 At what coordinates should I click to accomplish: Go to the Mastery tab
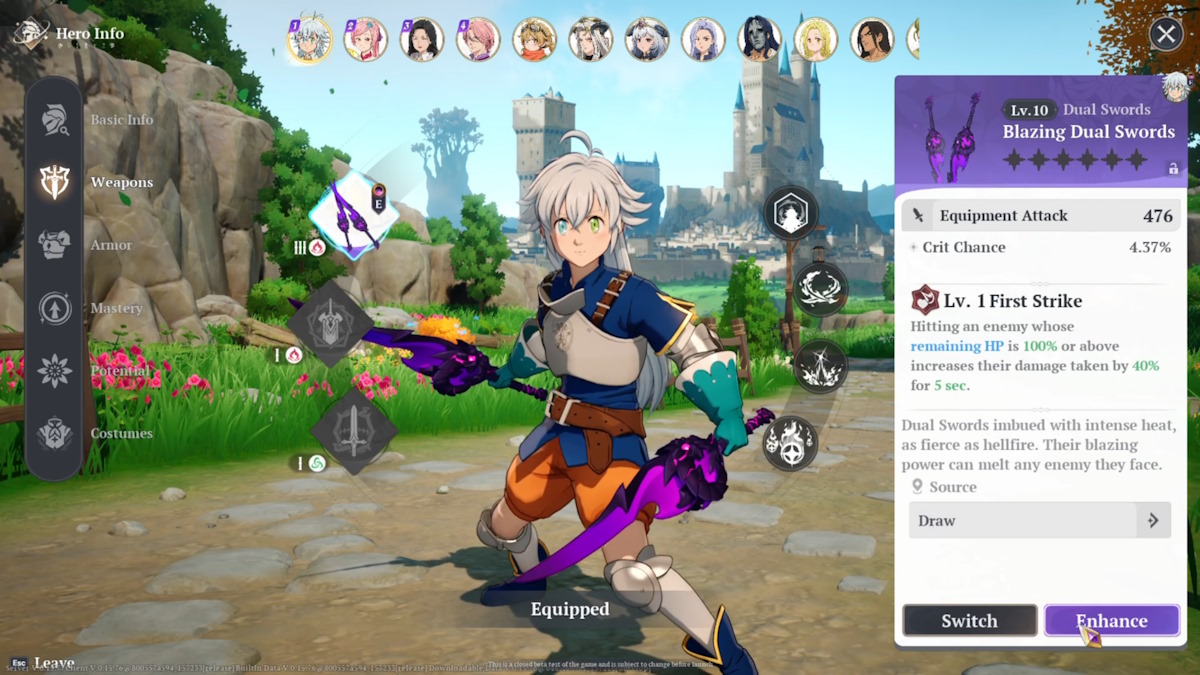click(55, 308)
